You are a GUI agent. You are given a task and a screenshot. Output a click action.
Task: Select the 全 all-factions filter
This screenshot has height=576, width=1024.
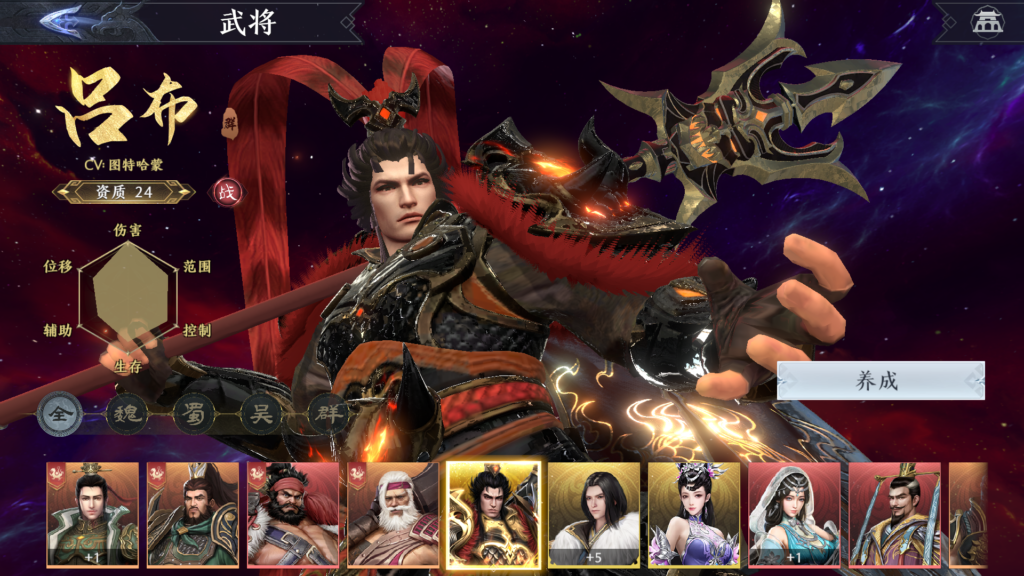(60, 414)
